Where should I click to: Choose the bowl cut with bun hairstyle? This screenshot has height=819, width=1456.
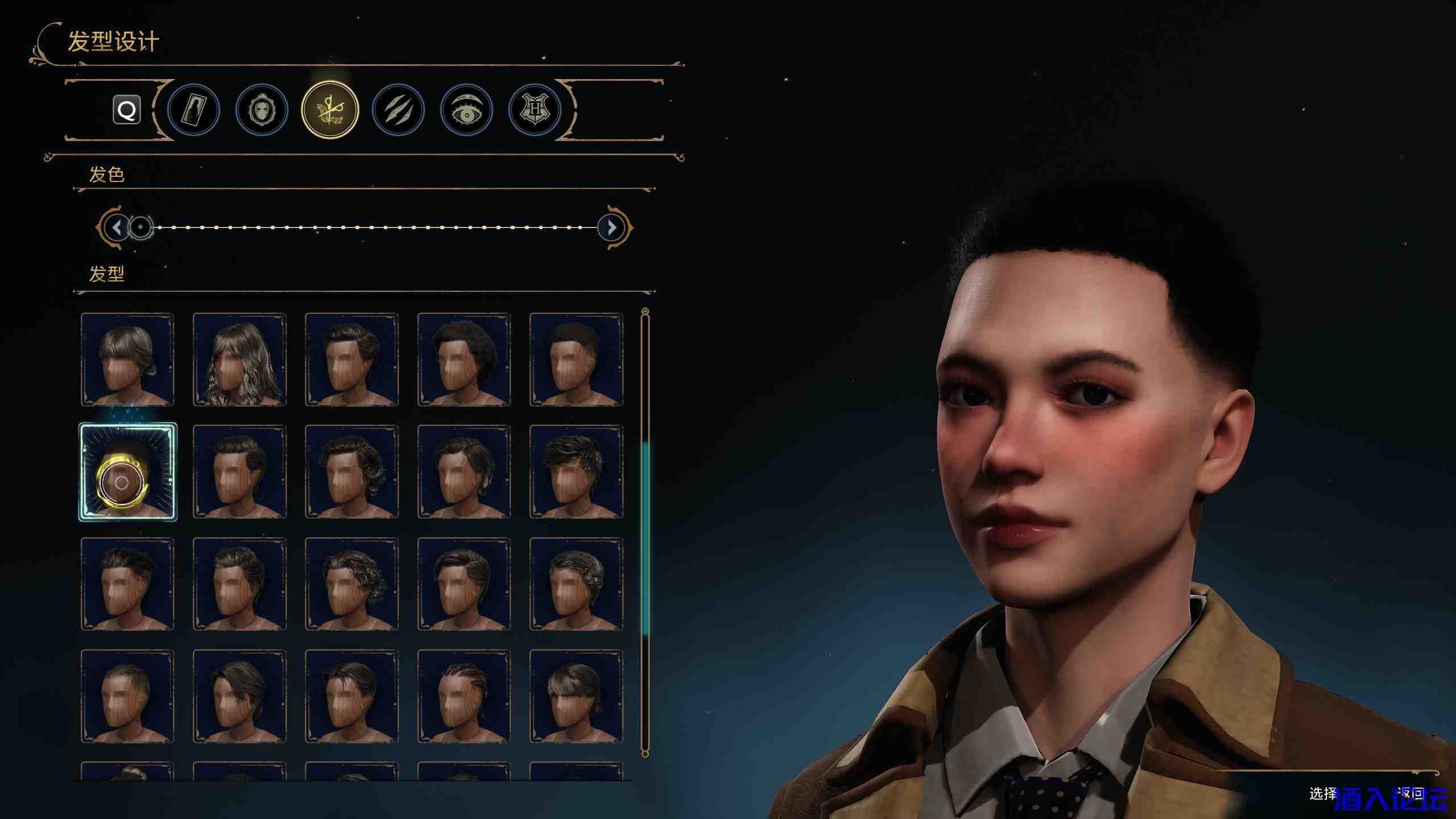[x=576, y=696]
